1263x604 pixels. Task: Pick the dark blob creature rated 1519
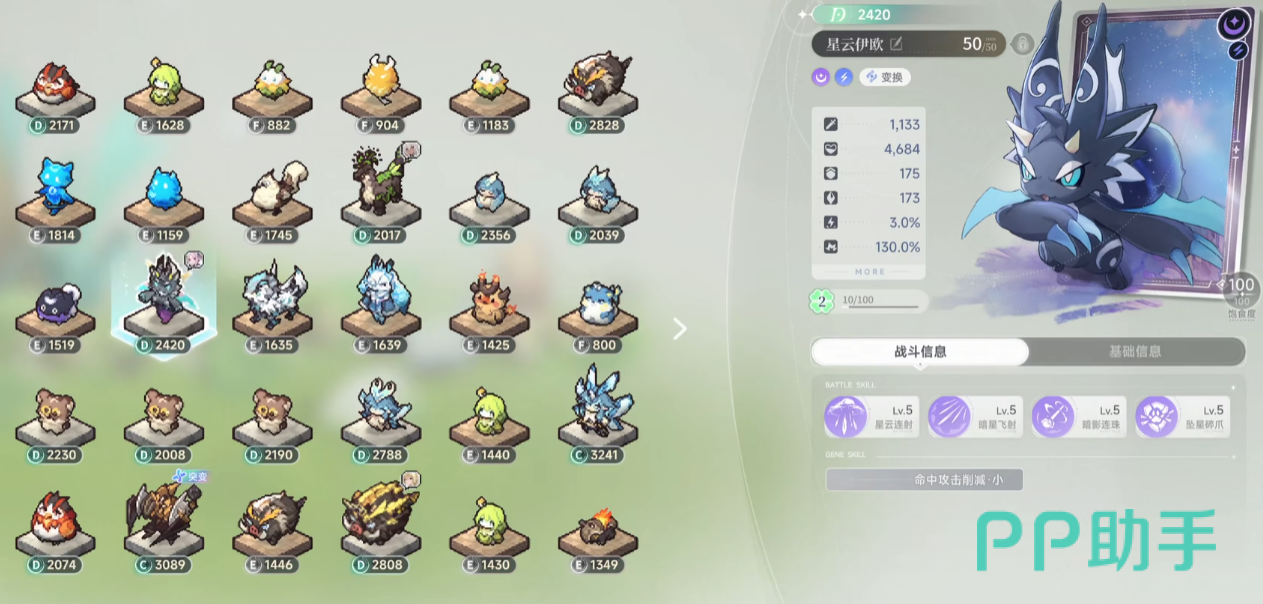(x=55, y=307)
